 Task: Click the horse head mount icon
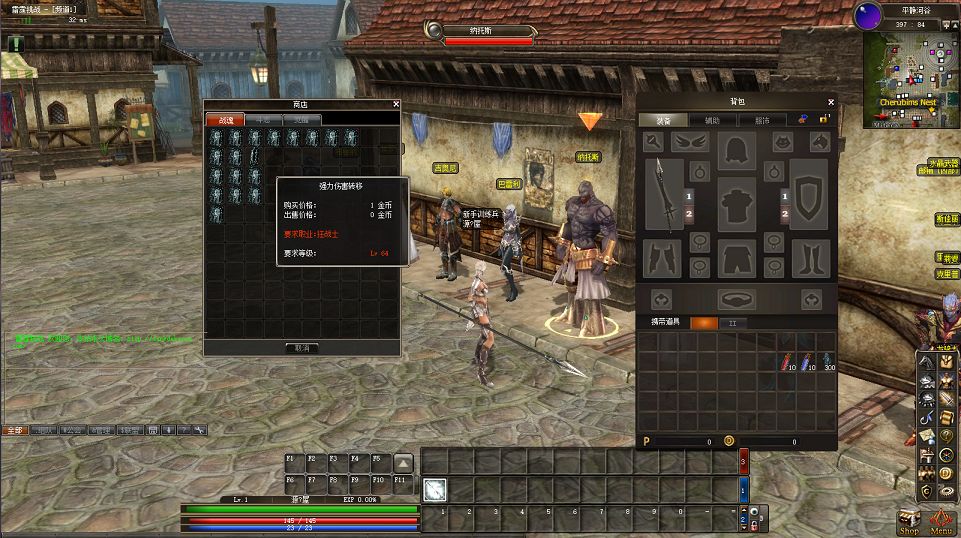(927, 362)
